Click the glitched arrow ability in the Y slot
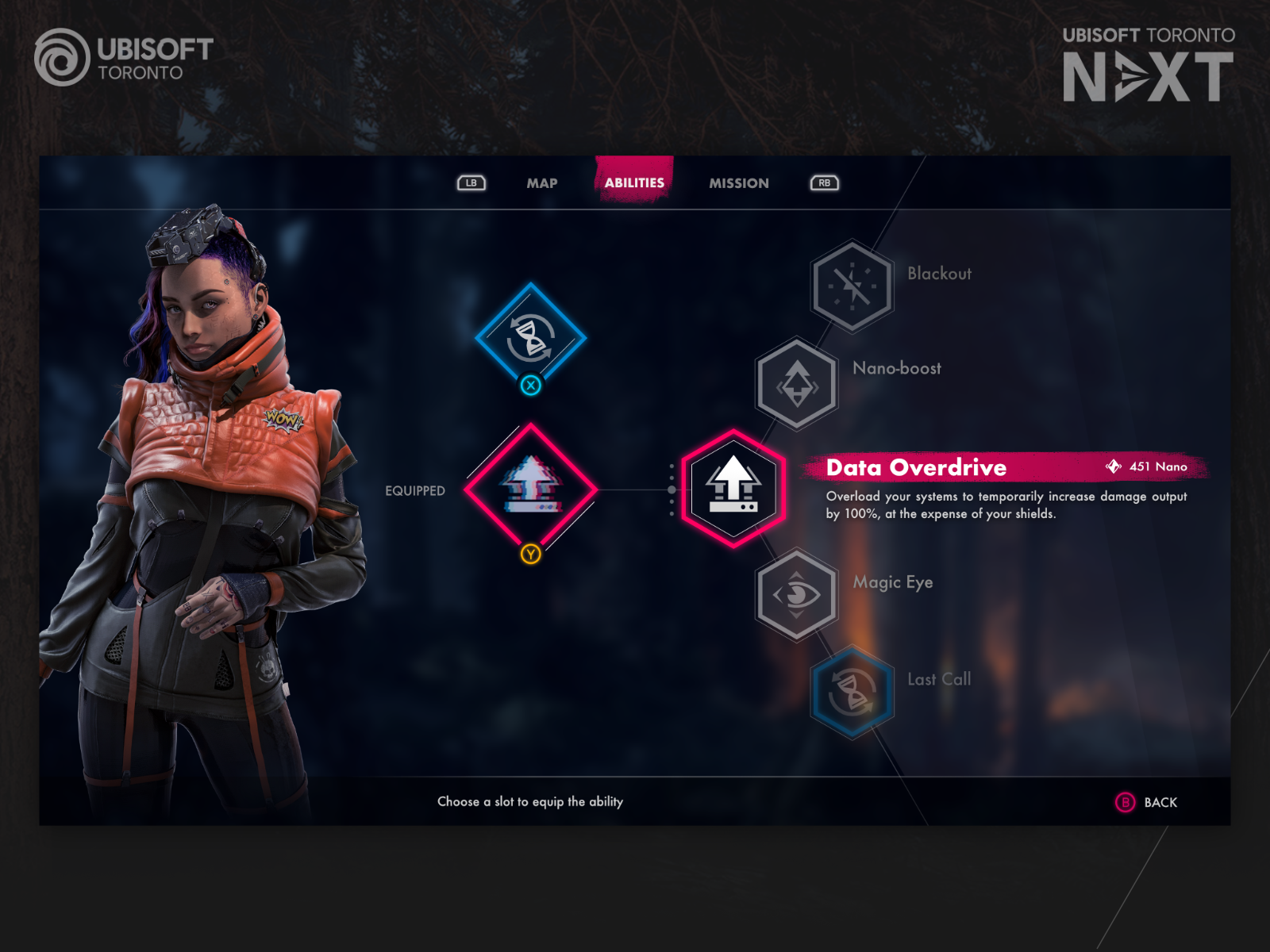 tap(530, 487)
